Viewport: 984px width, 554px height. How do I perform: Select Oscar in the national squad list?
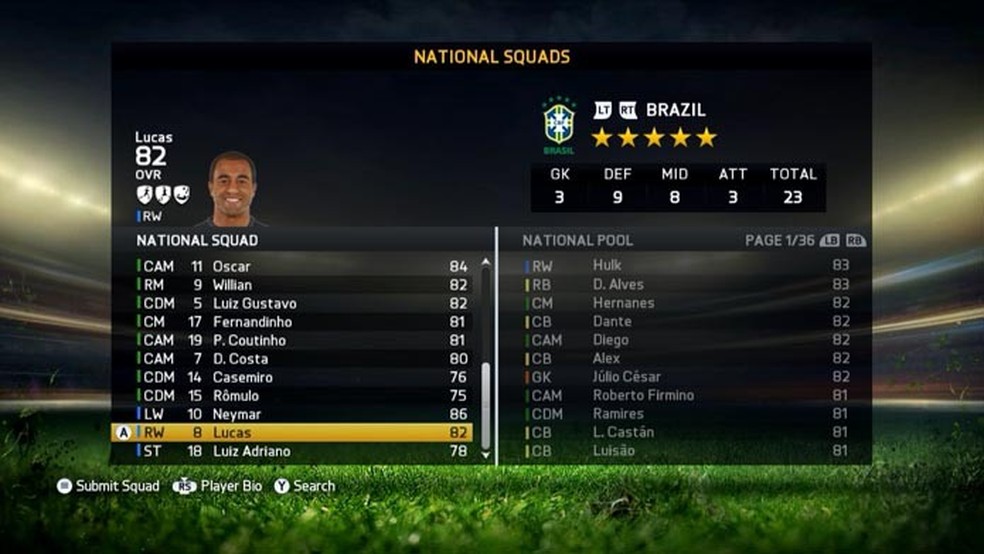[300, 267]
